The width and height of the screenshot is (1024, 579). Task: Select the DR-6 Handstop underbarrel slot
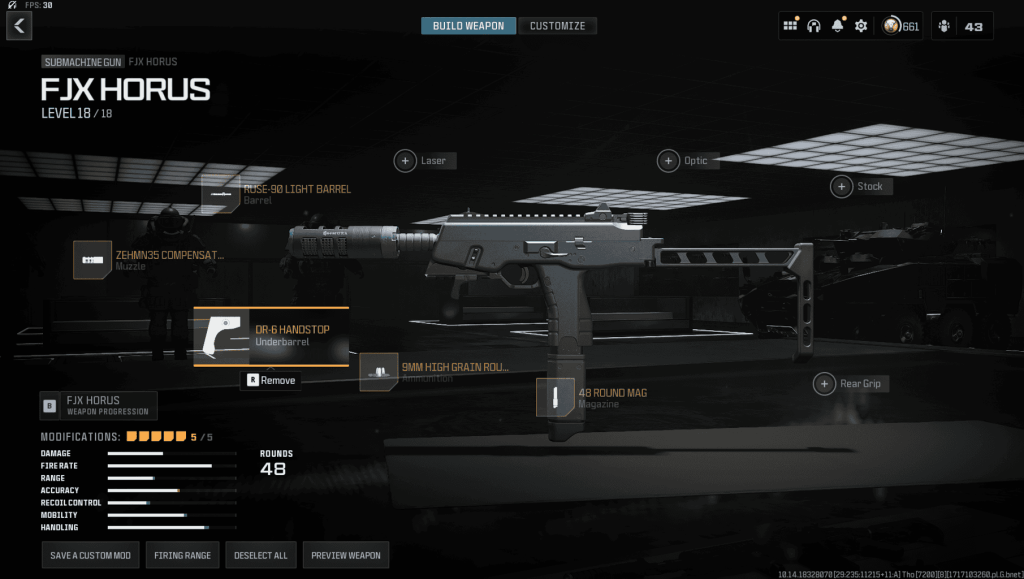(x=270, y=336)
